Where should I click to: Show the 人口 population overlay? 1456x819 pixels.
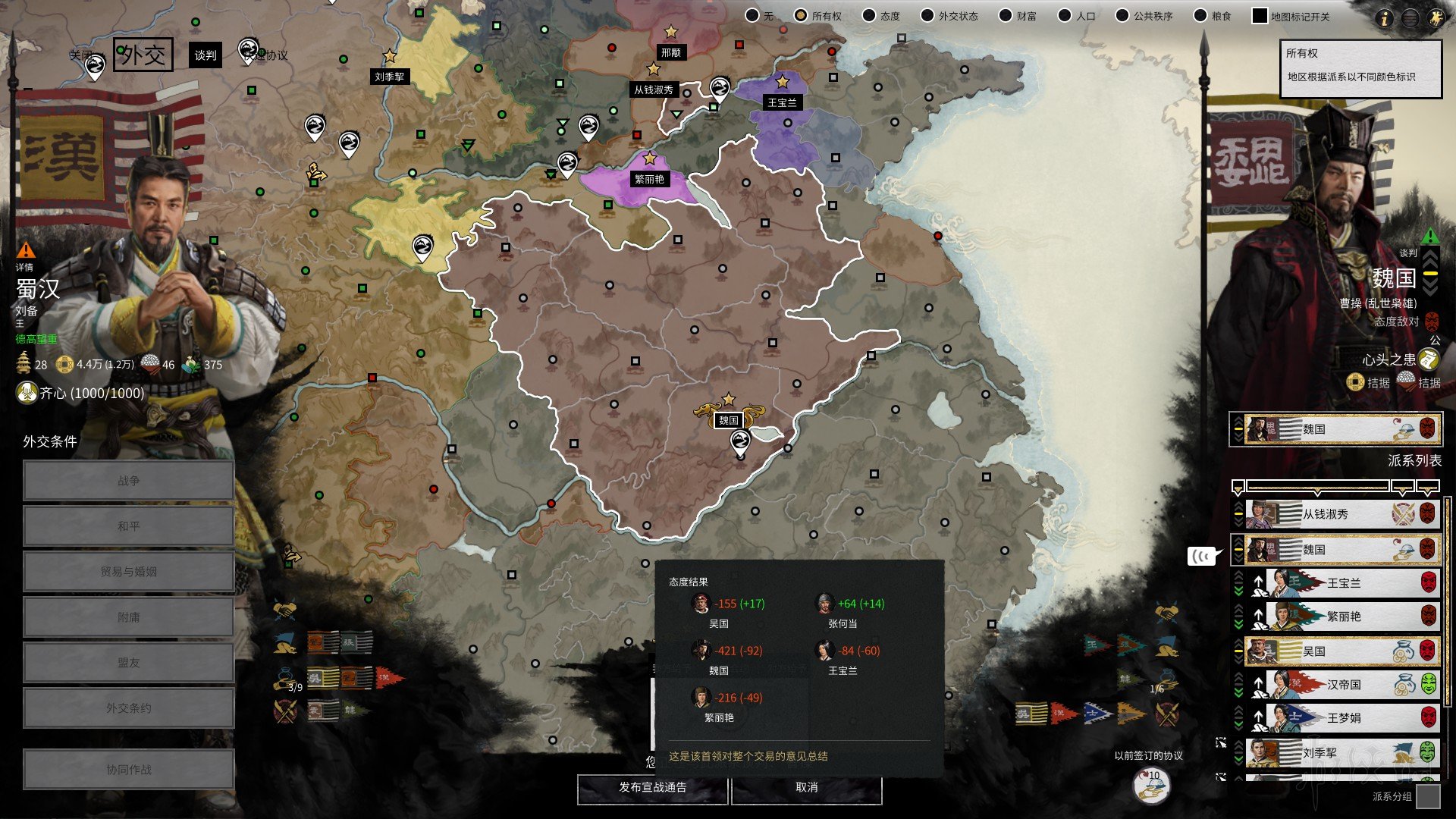tap(1065, 16)
